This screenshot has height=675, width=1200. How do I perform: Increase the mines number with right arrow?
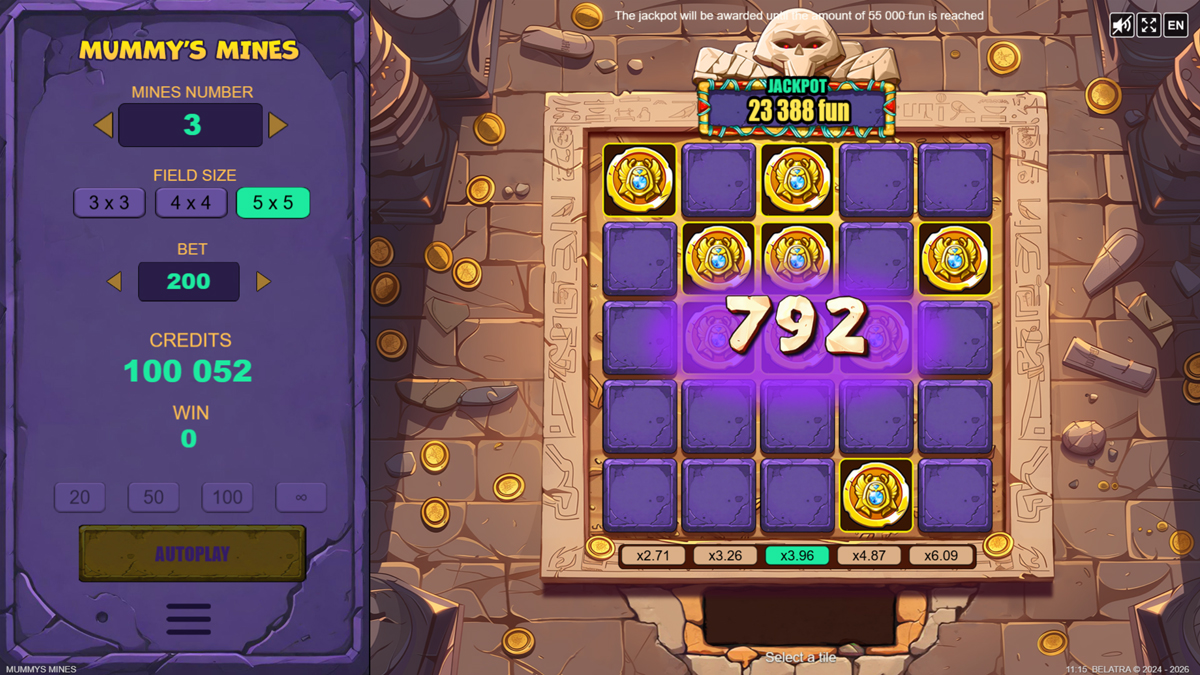[278, 125]
